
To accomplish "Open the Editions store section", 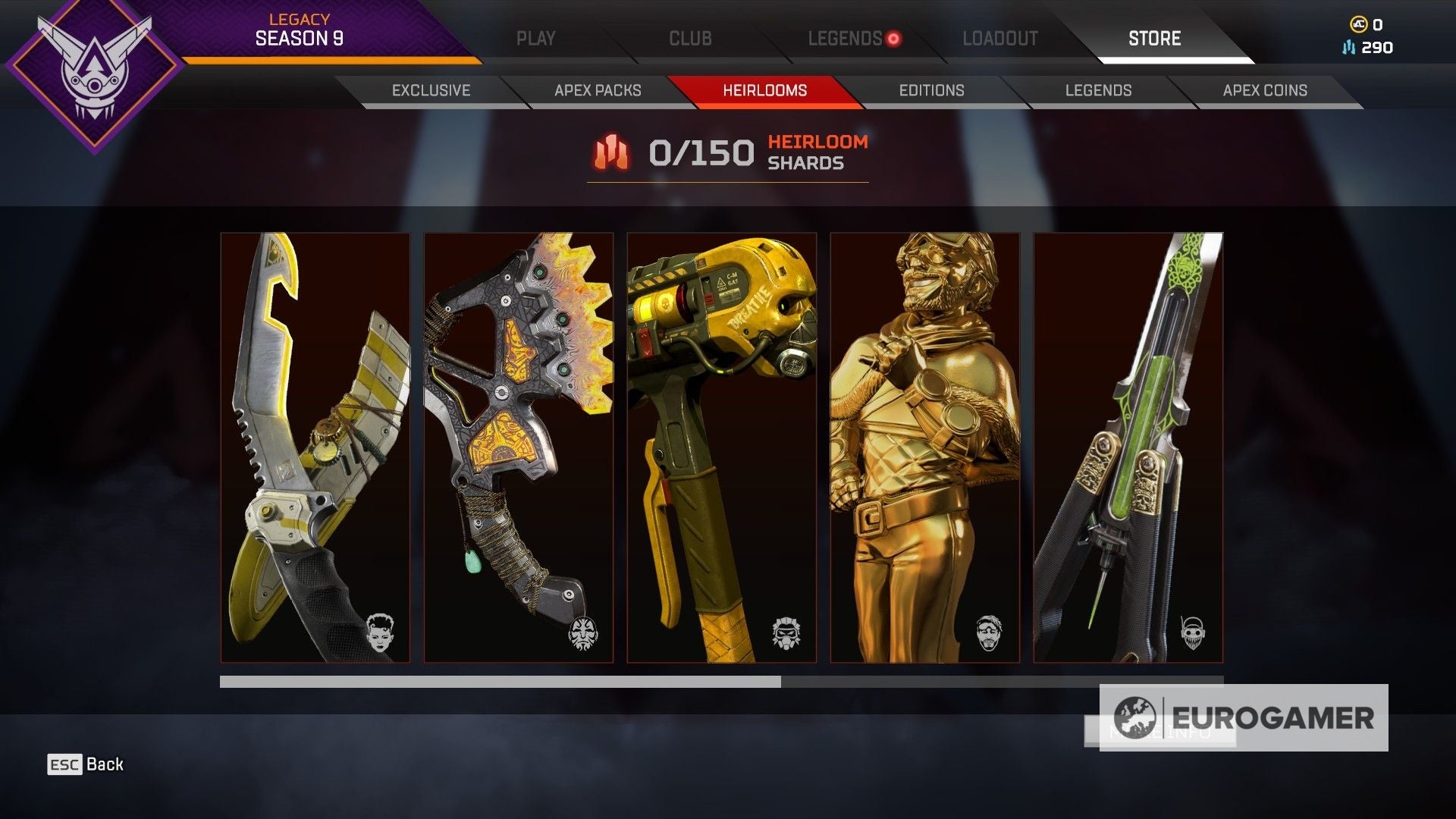I will click(932, 89).
